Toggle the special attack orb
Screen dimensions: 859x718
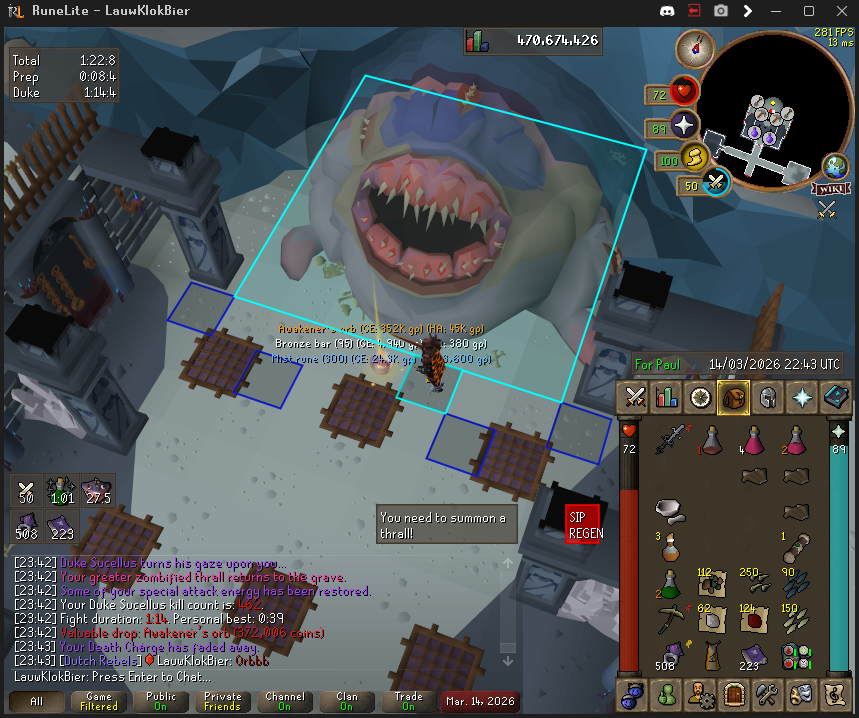click(x=716, y=183)
